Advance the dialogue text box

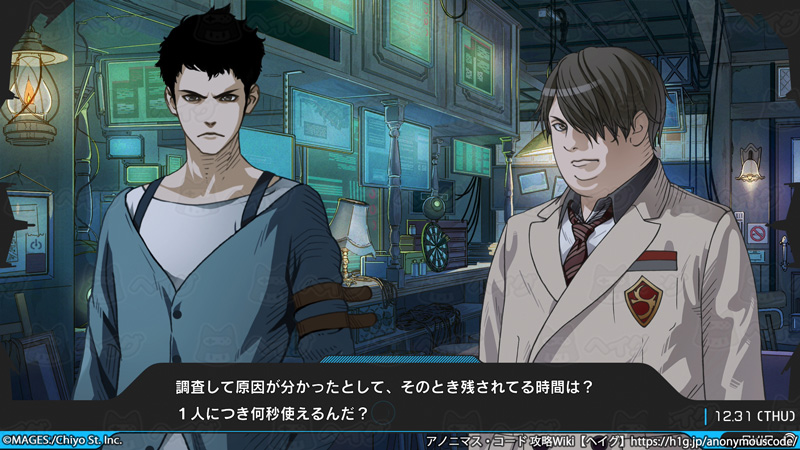point(400,398)
